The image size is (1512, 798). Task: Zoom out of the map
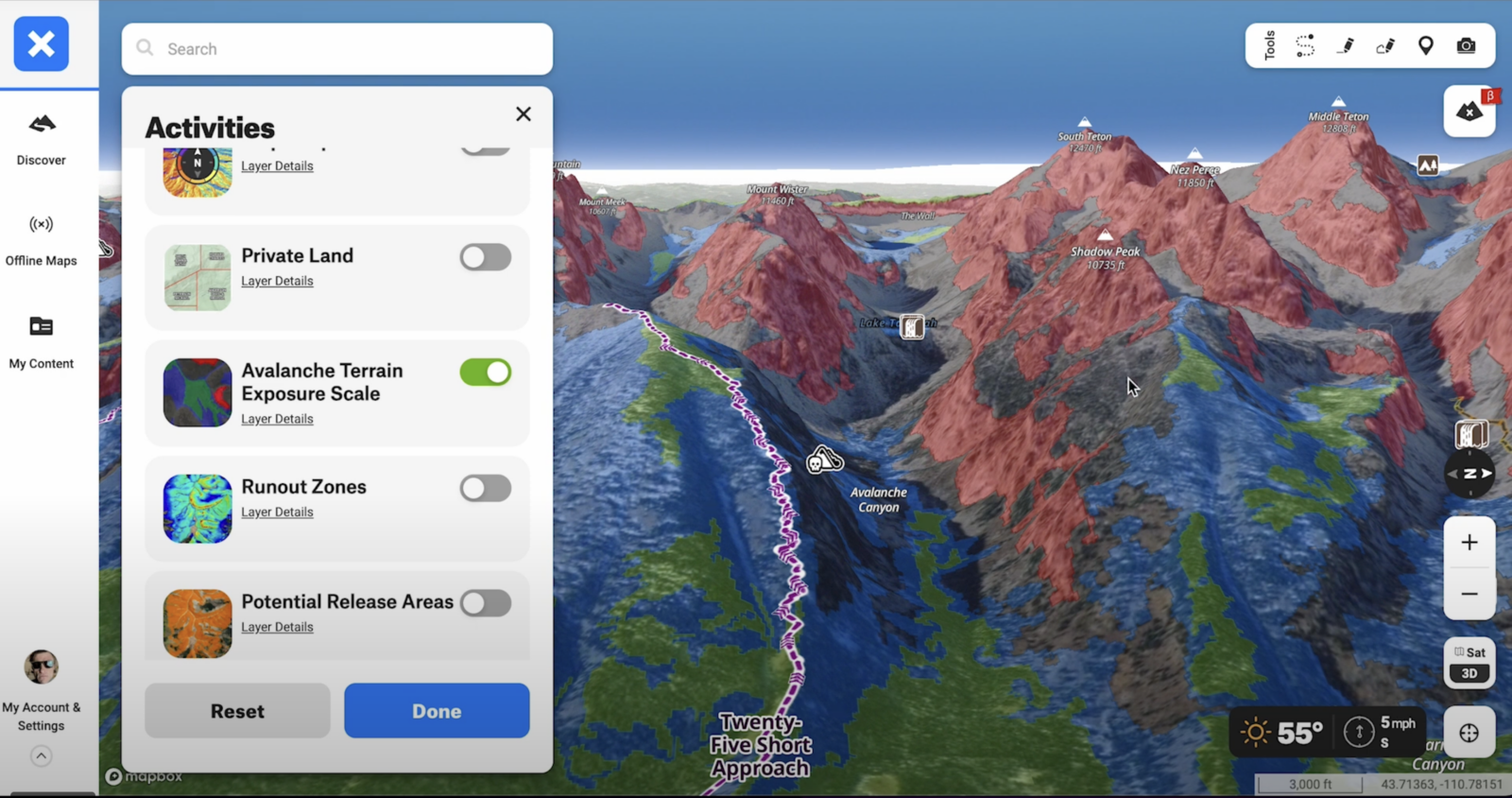[1469, 594]
